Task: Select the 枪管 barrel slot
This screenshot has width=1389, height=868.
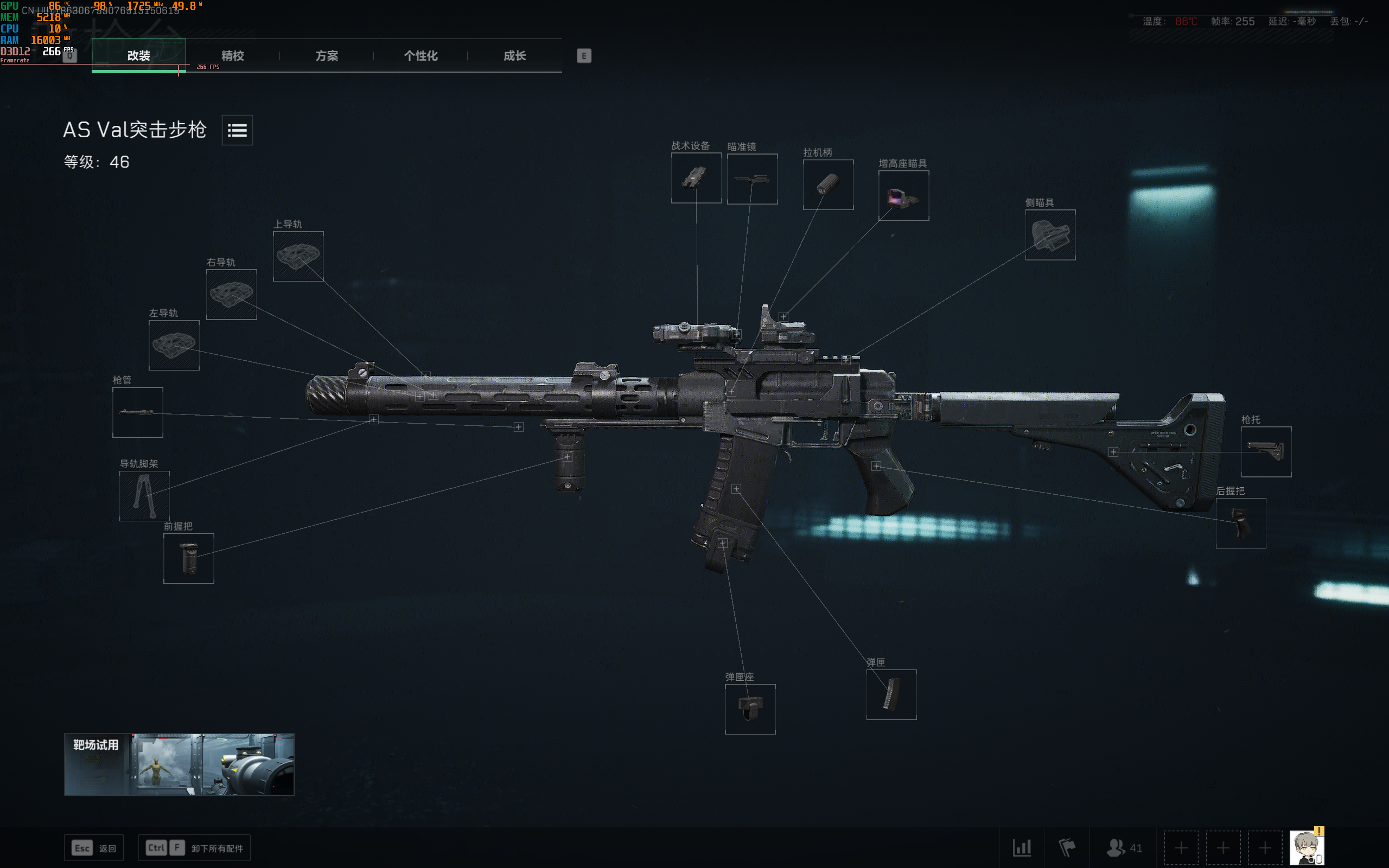Action: click(x=138, y=412)
